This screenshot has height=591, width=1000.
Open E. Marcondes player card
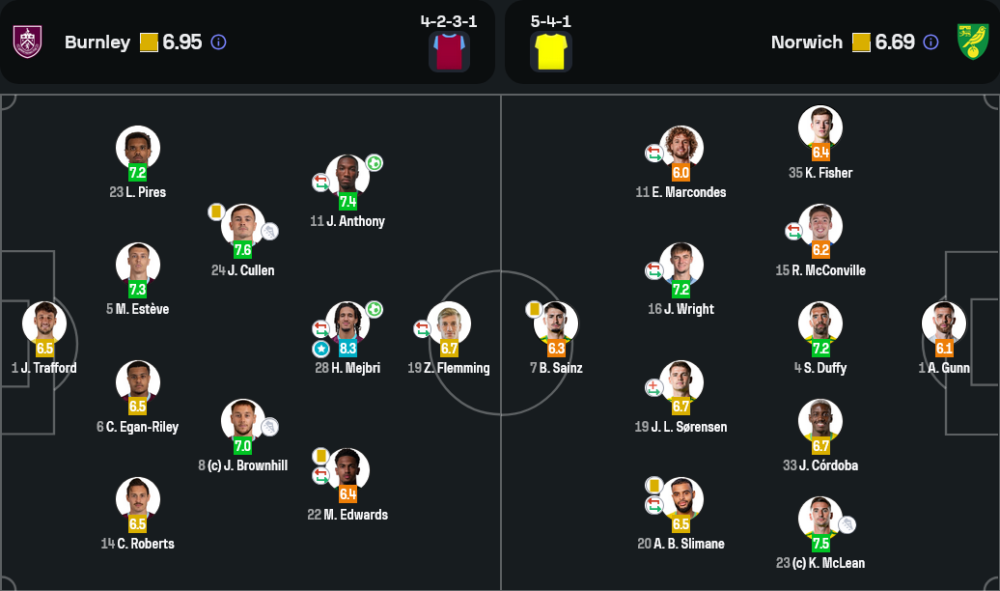pyautogui.click(x=681, y=148)
